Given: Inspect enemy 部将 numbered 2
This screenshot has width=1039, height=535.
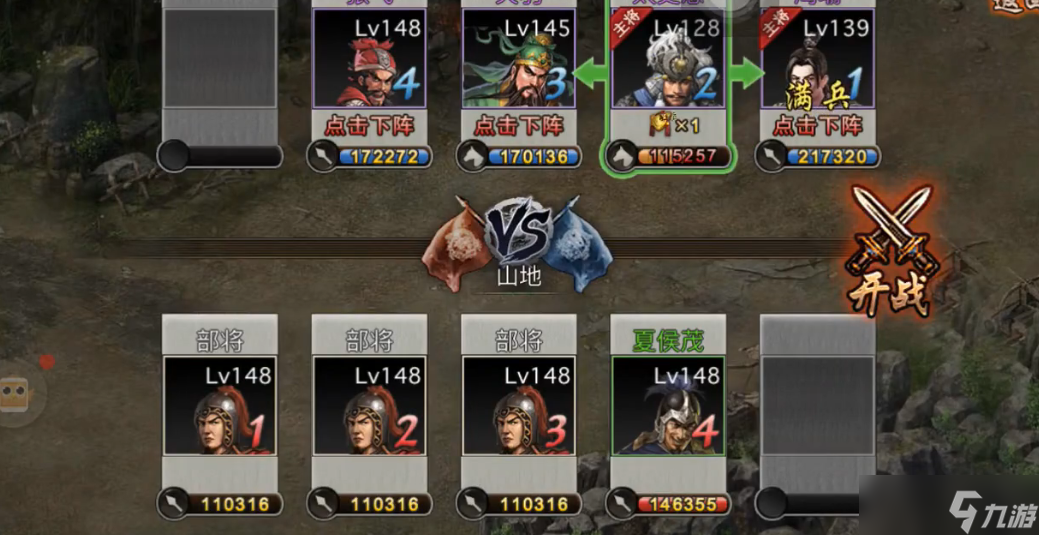Looking at the screenshot, I should click(369, 405).
